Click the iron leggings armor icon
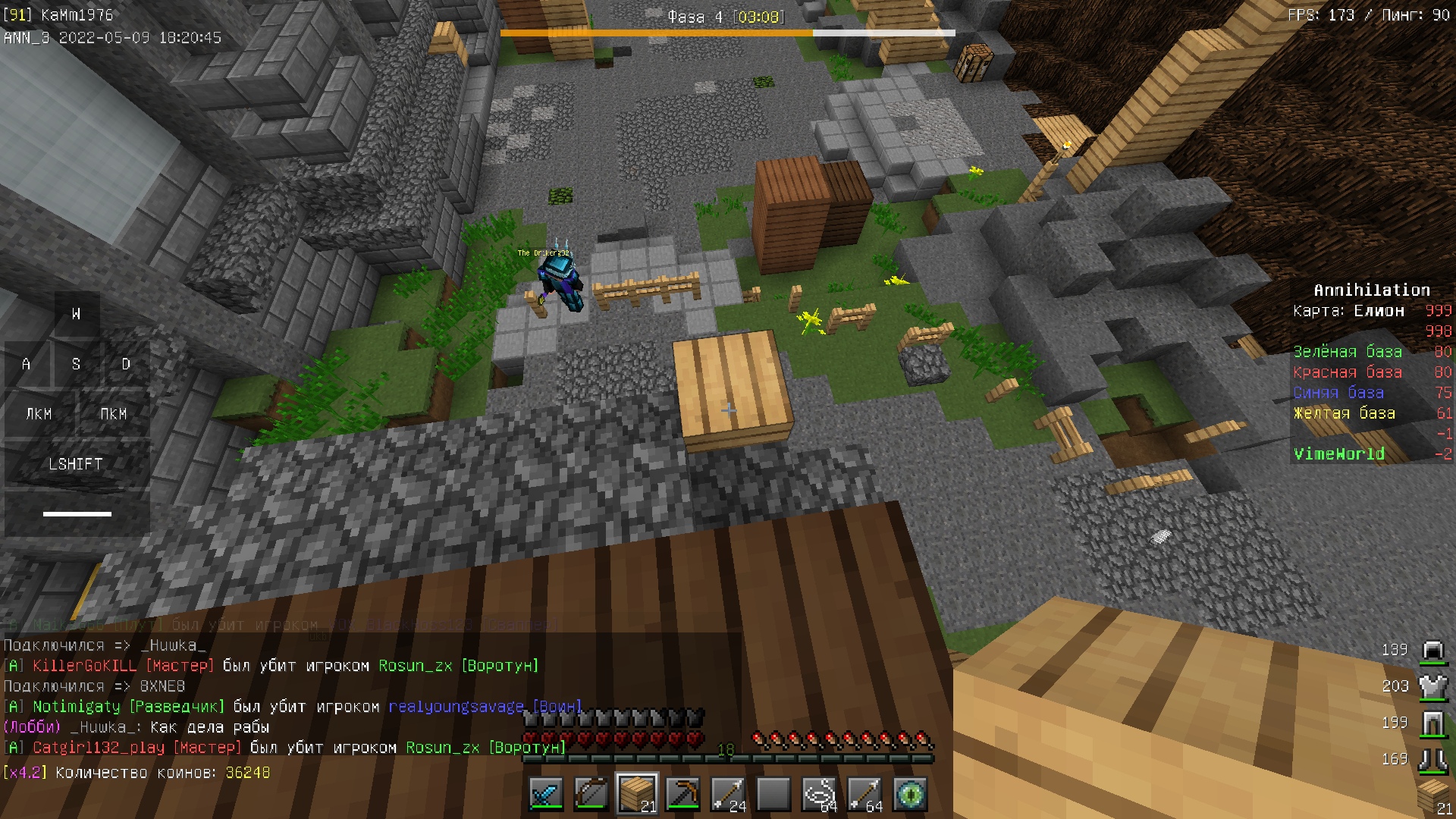 click(1432, 723)
